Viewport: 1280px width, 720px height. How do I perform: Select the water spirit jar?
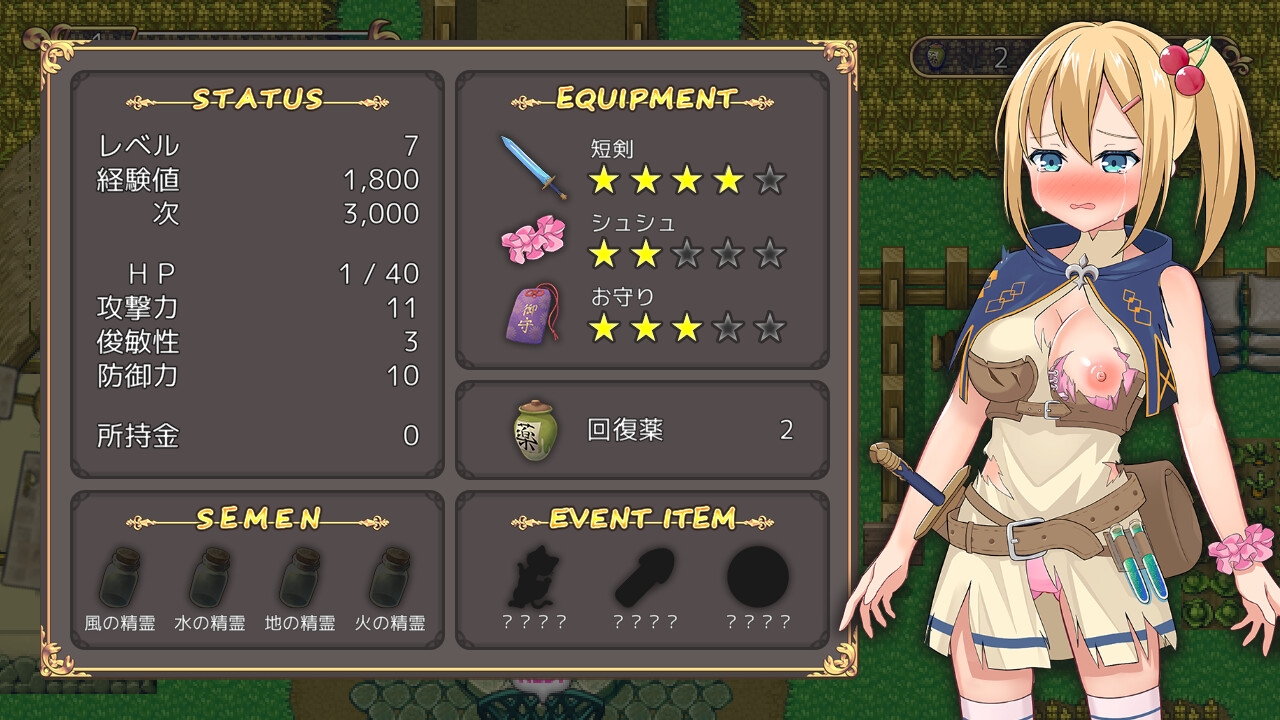click(210, 578)
